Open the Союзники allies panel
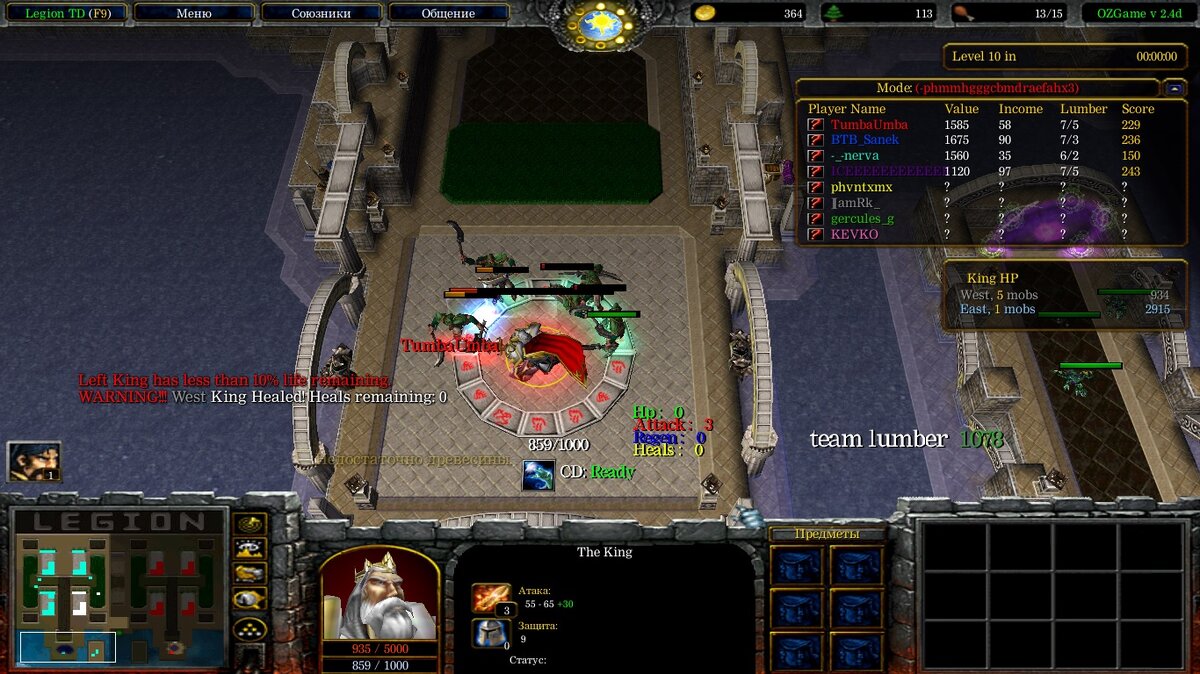The width and height of the screenshot is (1200, 674). click(x=321, y=14)
